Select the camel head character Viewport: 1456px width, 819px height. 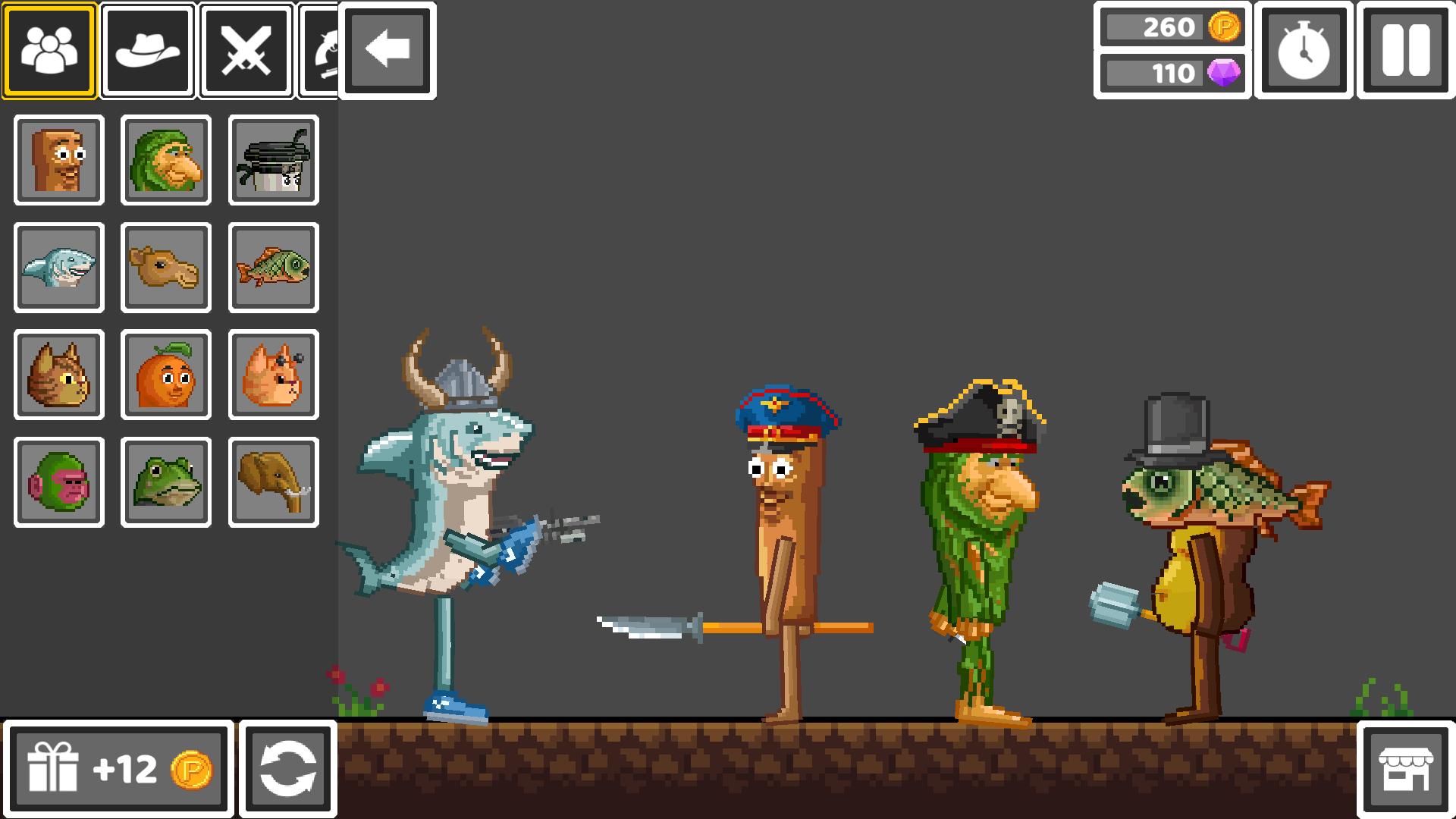[165, 267]
